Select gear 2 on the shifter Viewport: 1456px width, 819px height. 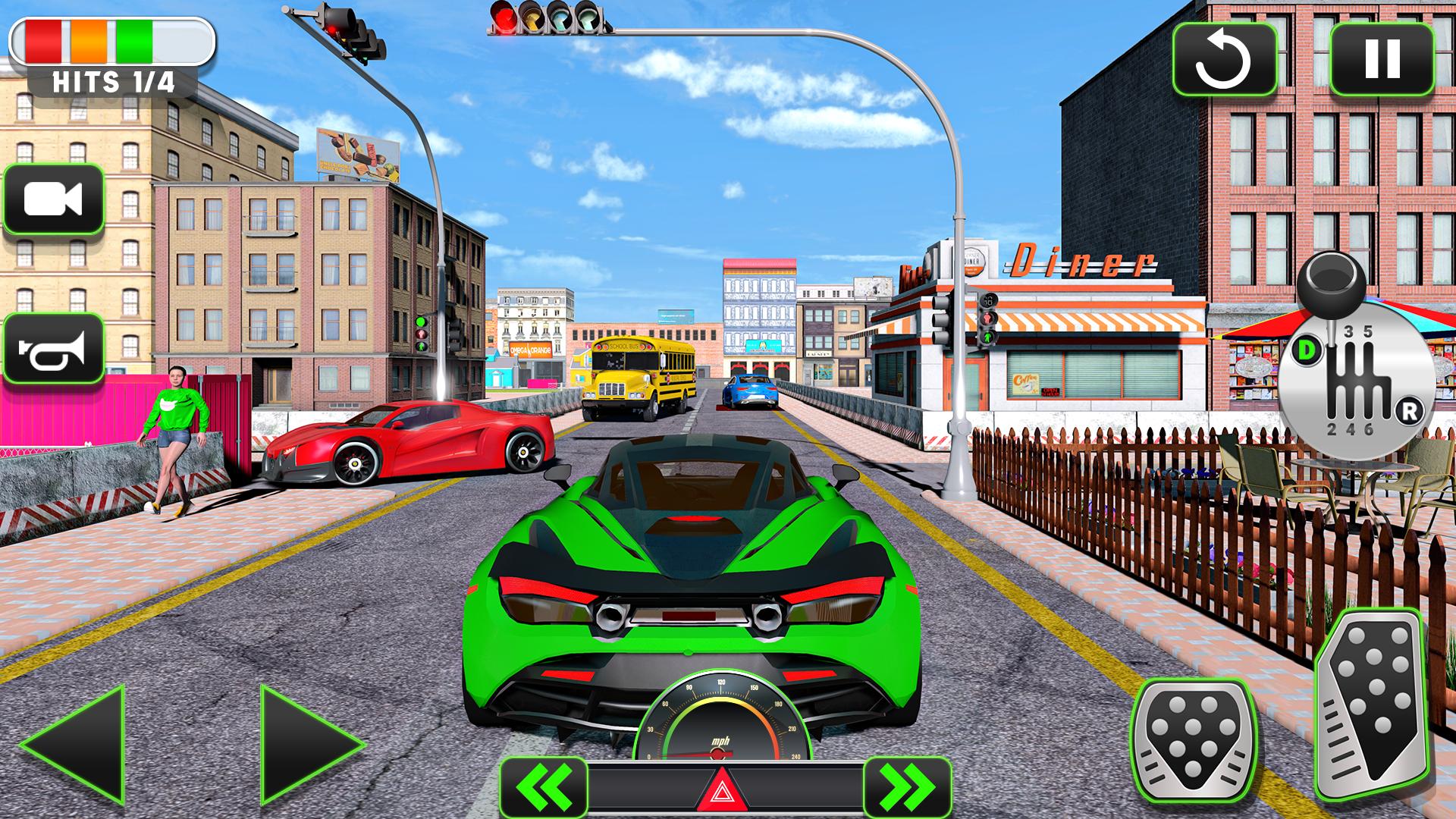pos(1332,429)
